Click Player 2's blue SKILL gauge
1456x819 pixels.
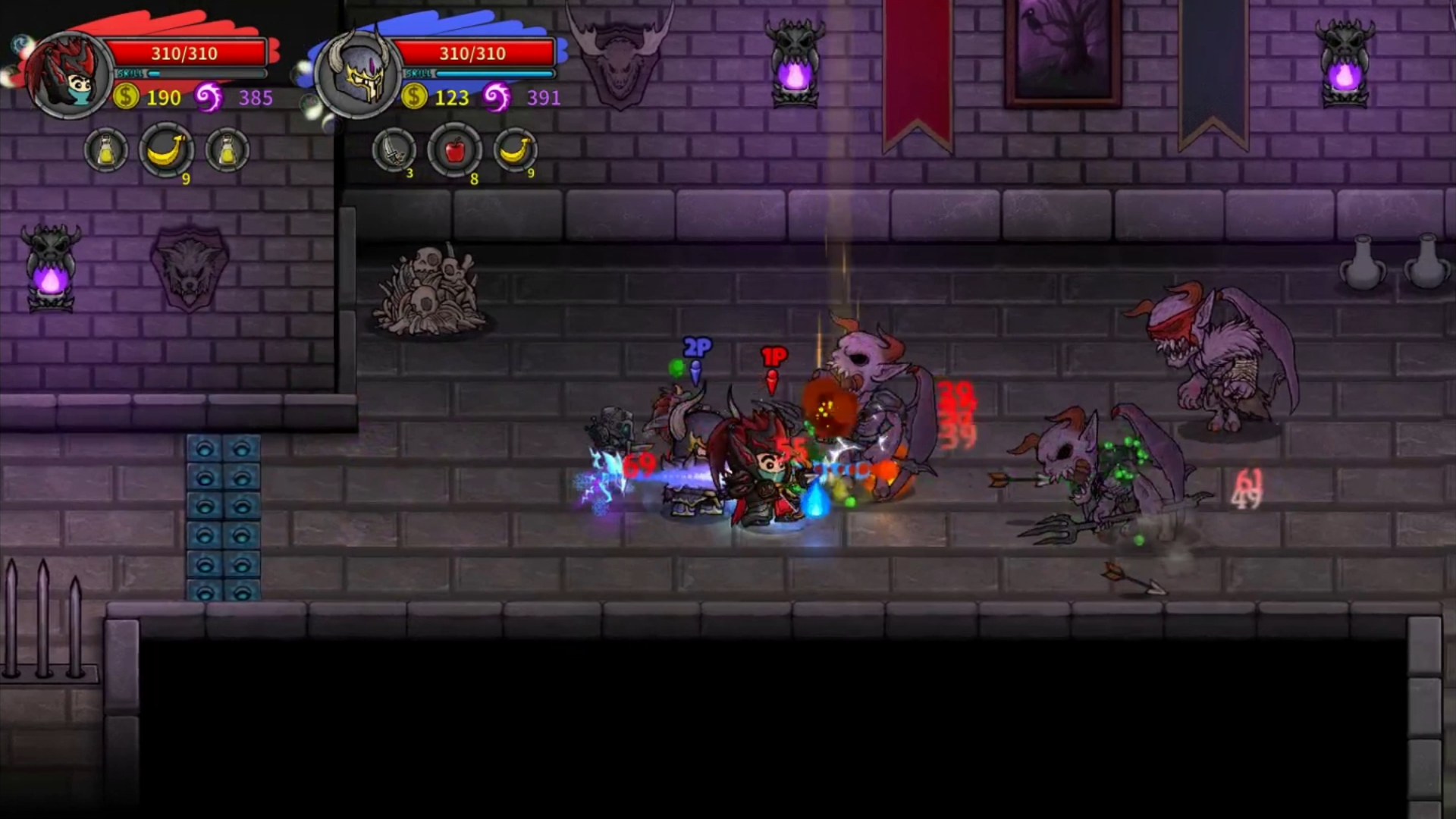(493, 74)
